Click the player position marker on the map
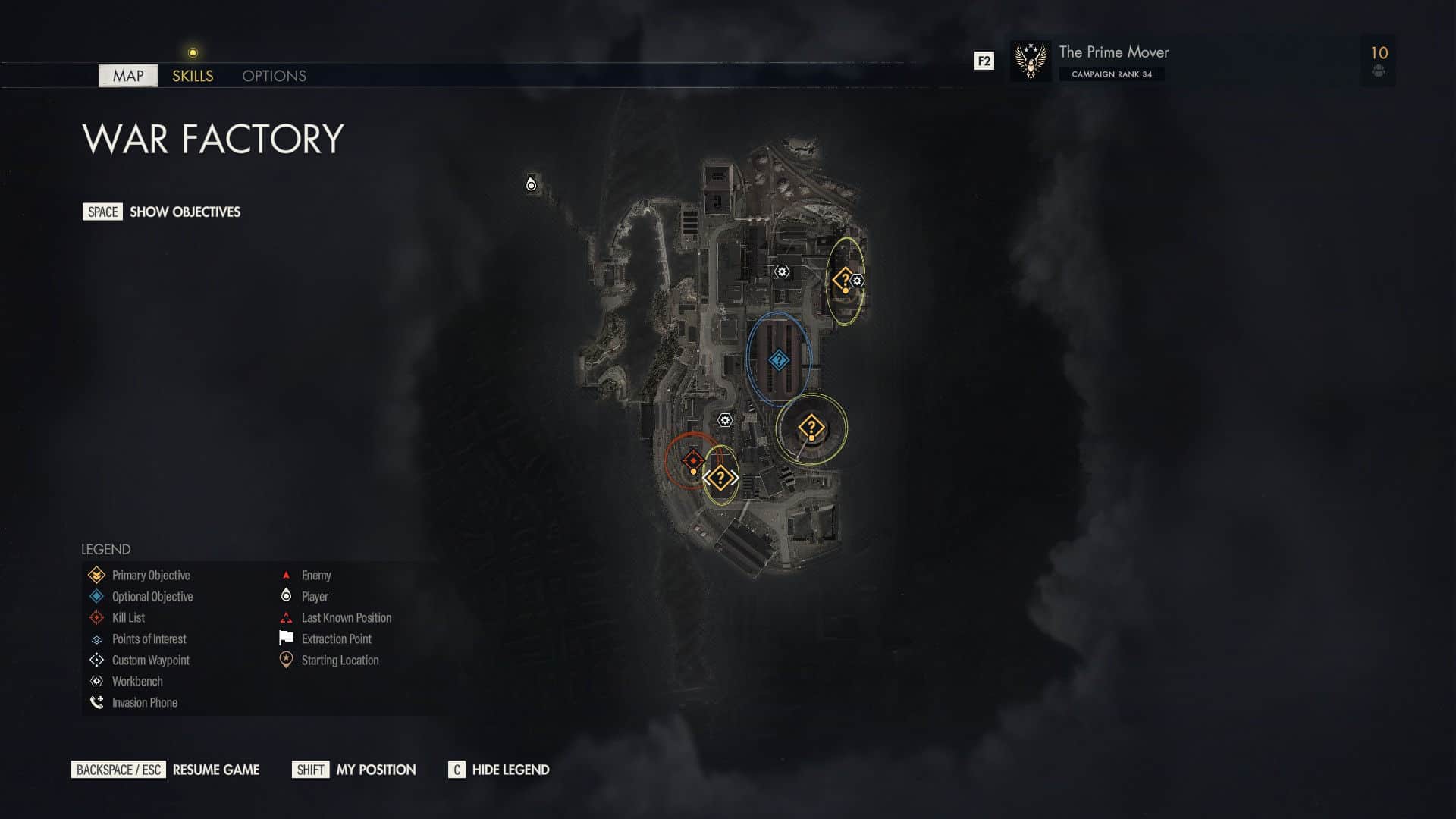 click(x=530, y=183)
